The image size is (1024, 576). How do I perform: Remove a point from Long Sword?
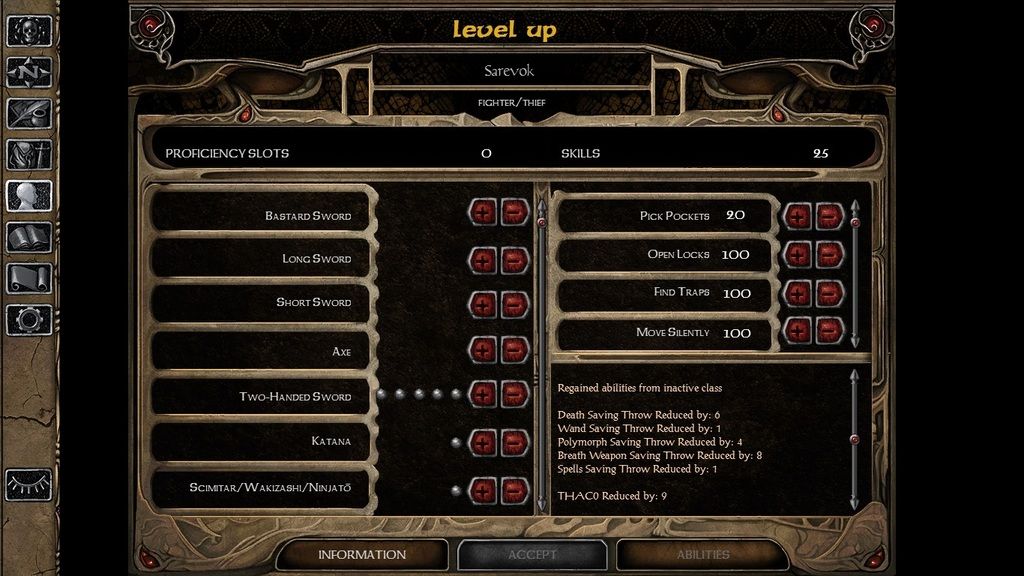pos(514,259)
